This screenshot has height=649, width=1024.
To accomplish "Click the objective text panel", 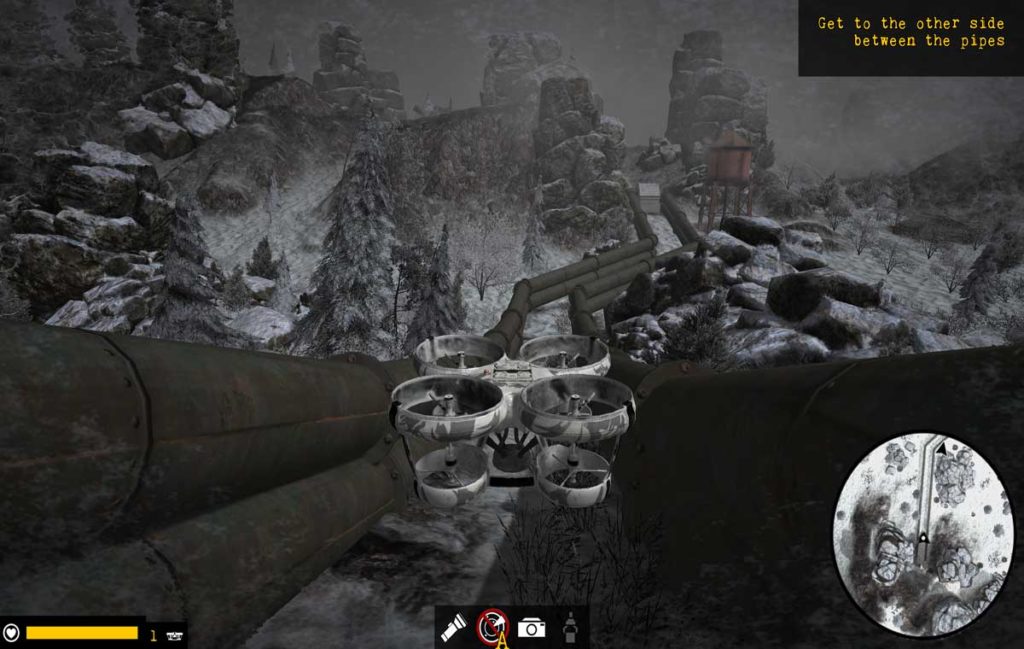I will (x=910, y=37).
